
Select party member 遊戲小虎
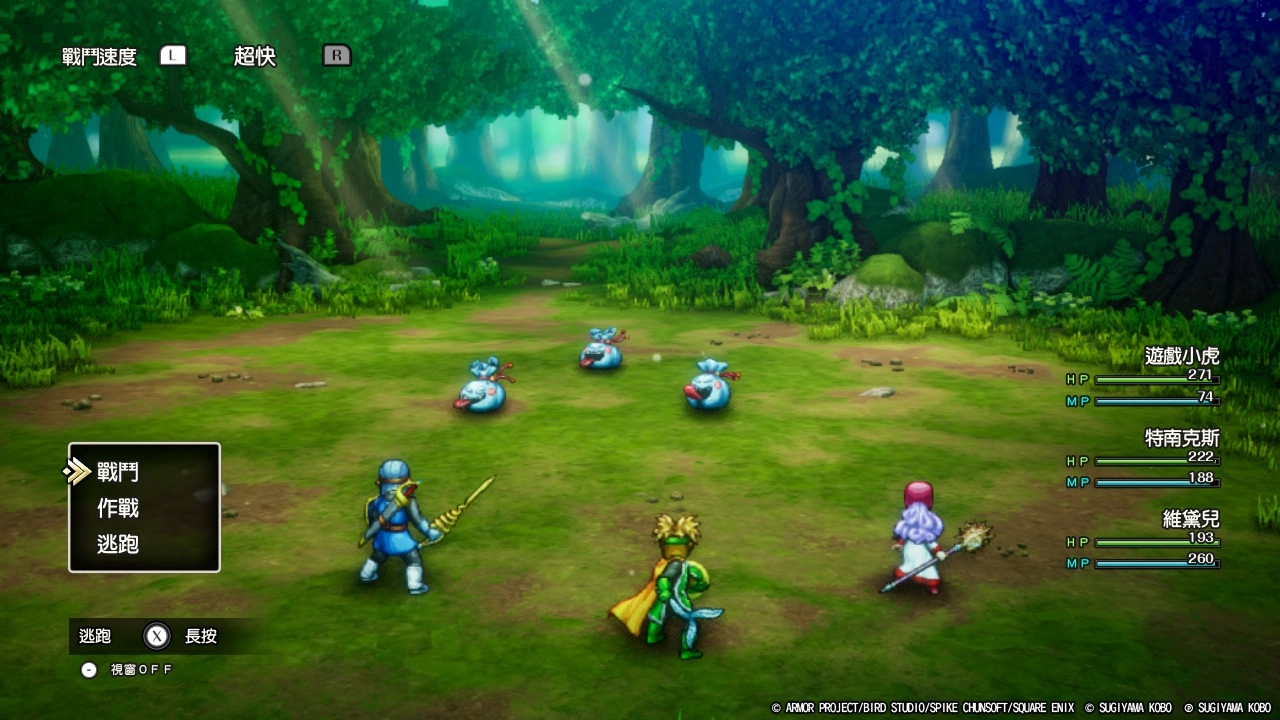[x=1181, y=356]
